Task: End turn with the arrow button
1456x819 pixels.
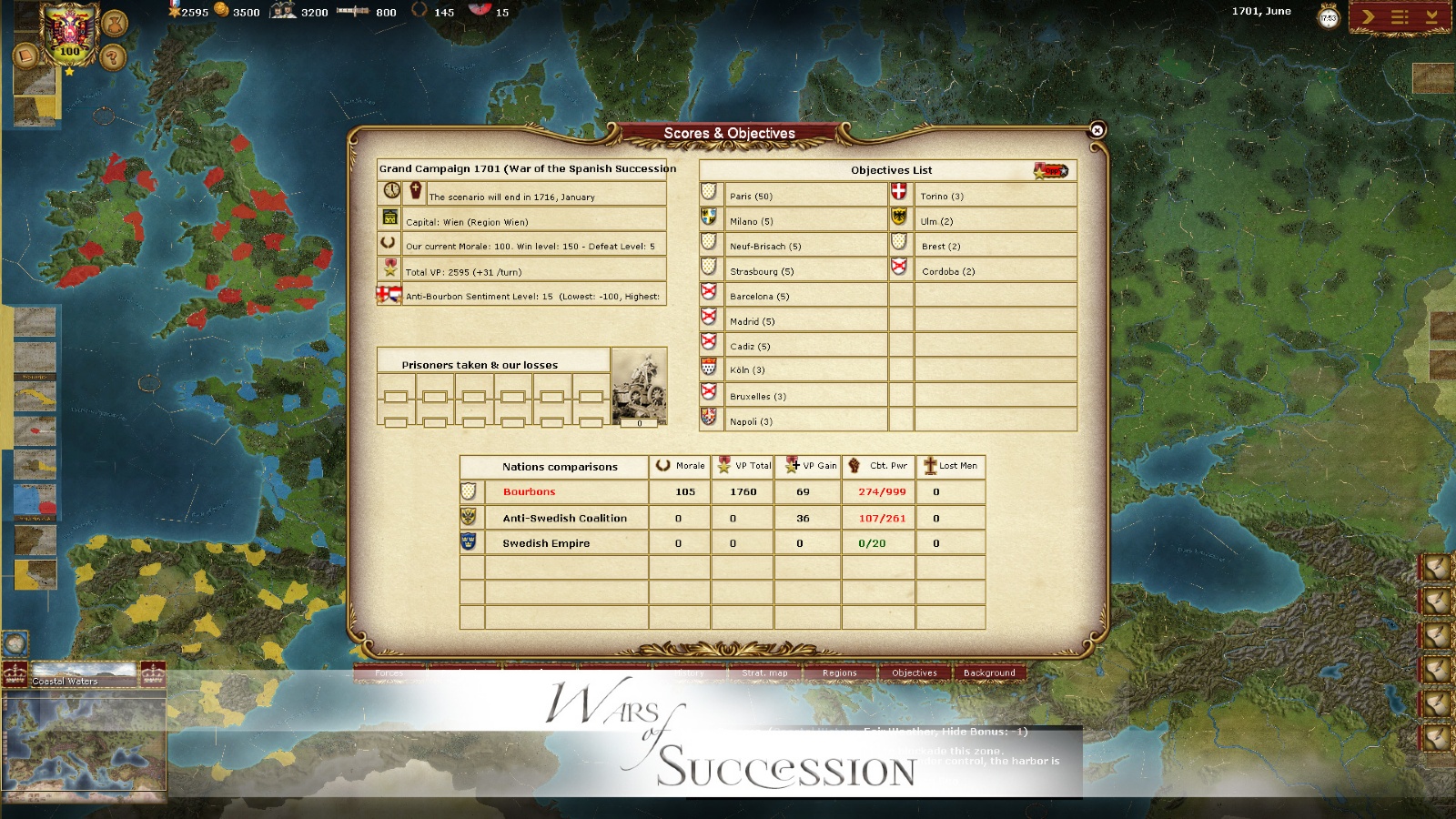Action: click(1368, 16)
